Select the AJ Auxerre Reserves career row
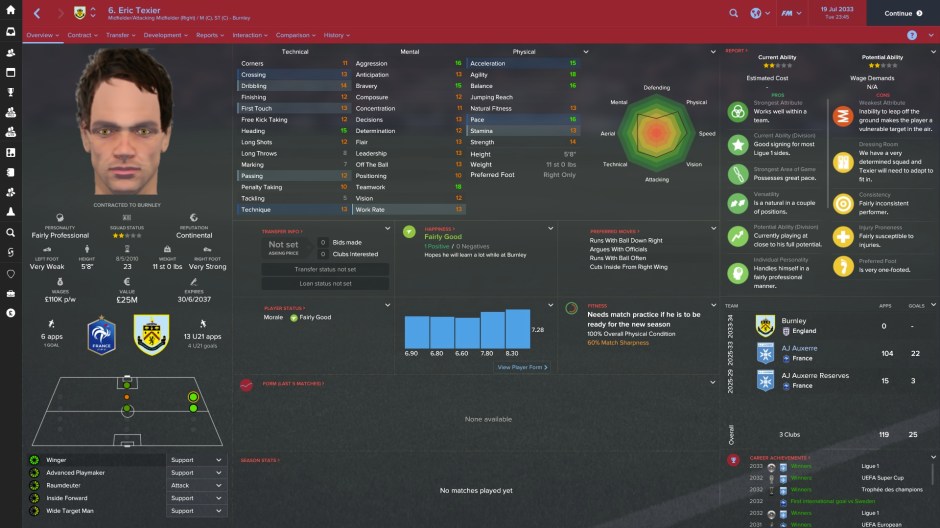The width and height of the screenshot is (940, 528). pyautogui.click(x=830, y=380)
